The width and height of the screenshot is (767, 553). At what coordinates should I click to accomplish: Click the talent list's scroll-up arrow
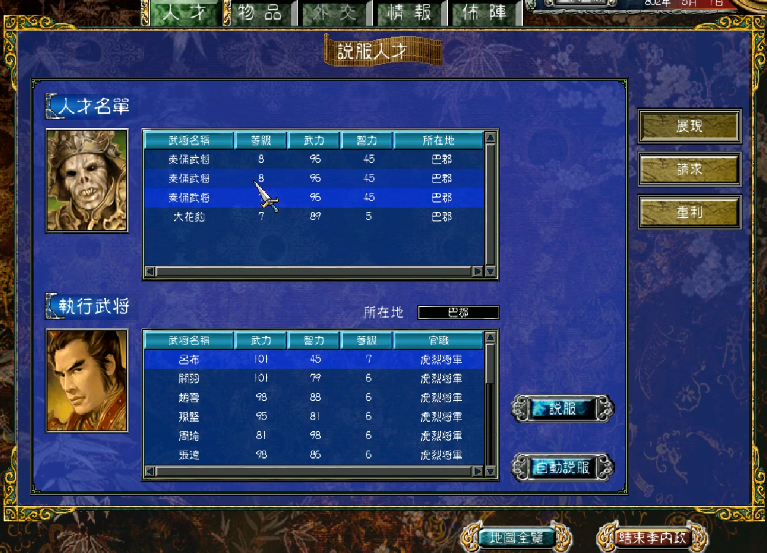[x=490, y=141]
